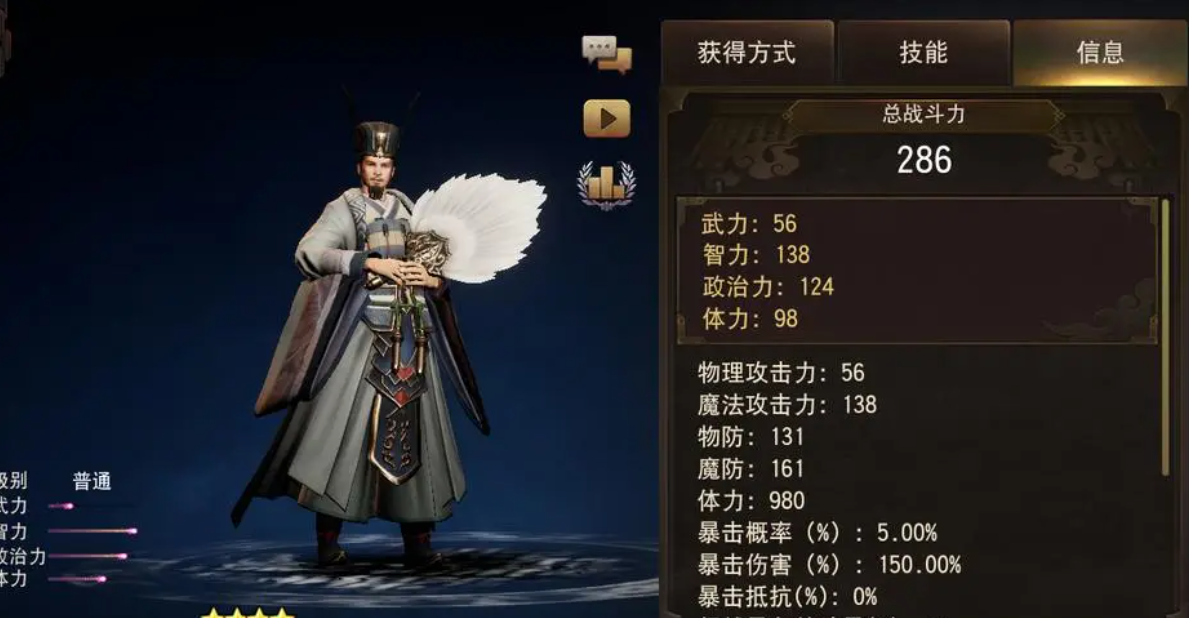Switch to the 获得方式 tab
The height and width of the screenshot is (618, 1189).
click(746, 53)
